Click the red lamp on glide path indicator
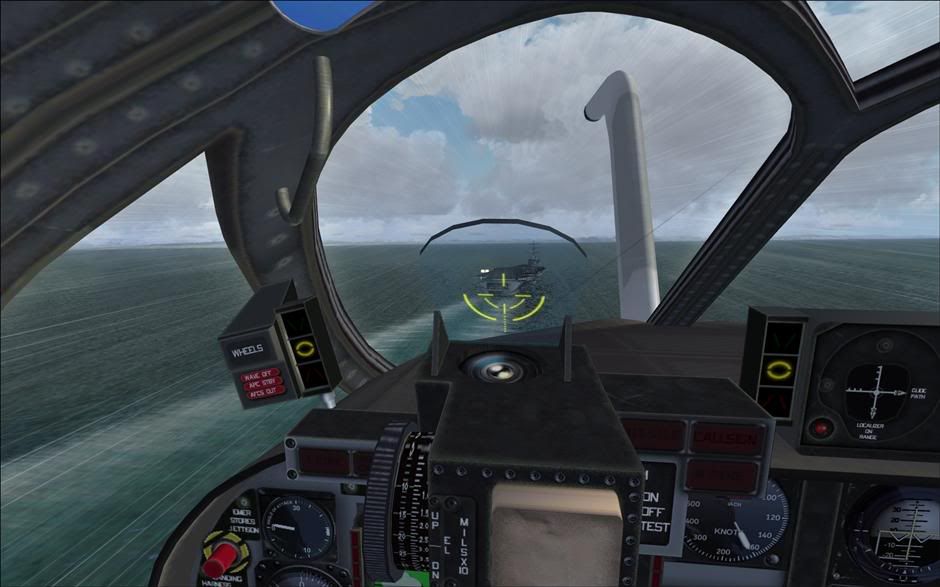940x587 pixels. click(822, 427)
